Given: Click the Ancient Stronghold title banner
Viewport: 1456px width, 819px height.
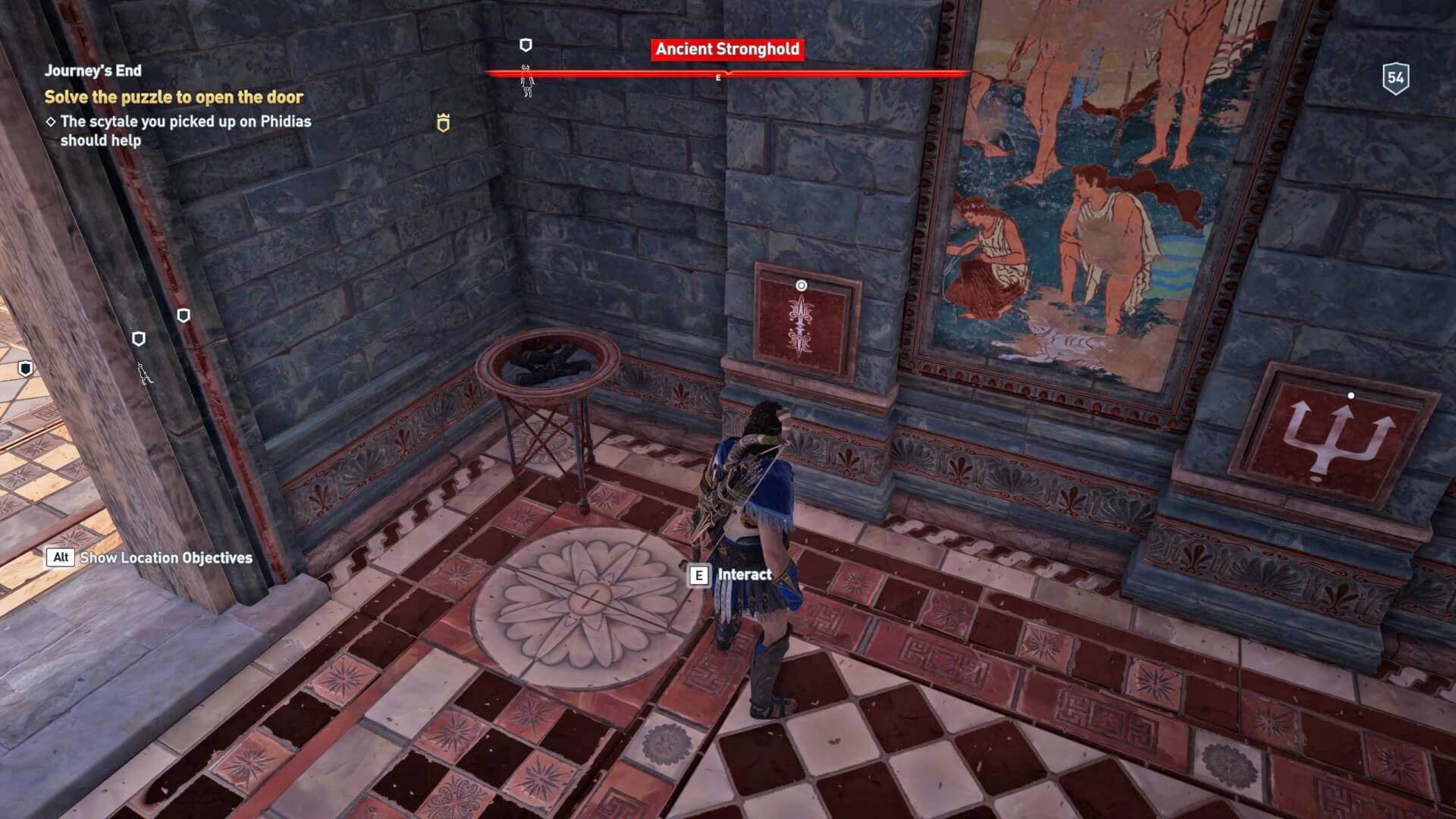Looking at the screenshot, I should pyautogui.click(x=725, y=49).
